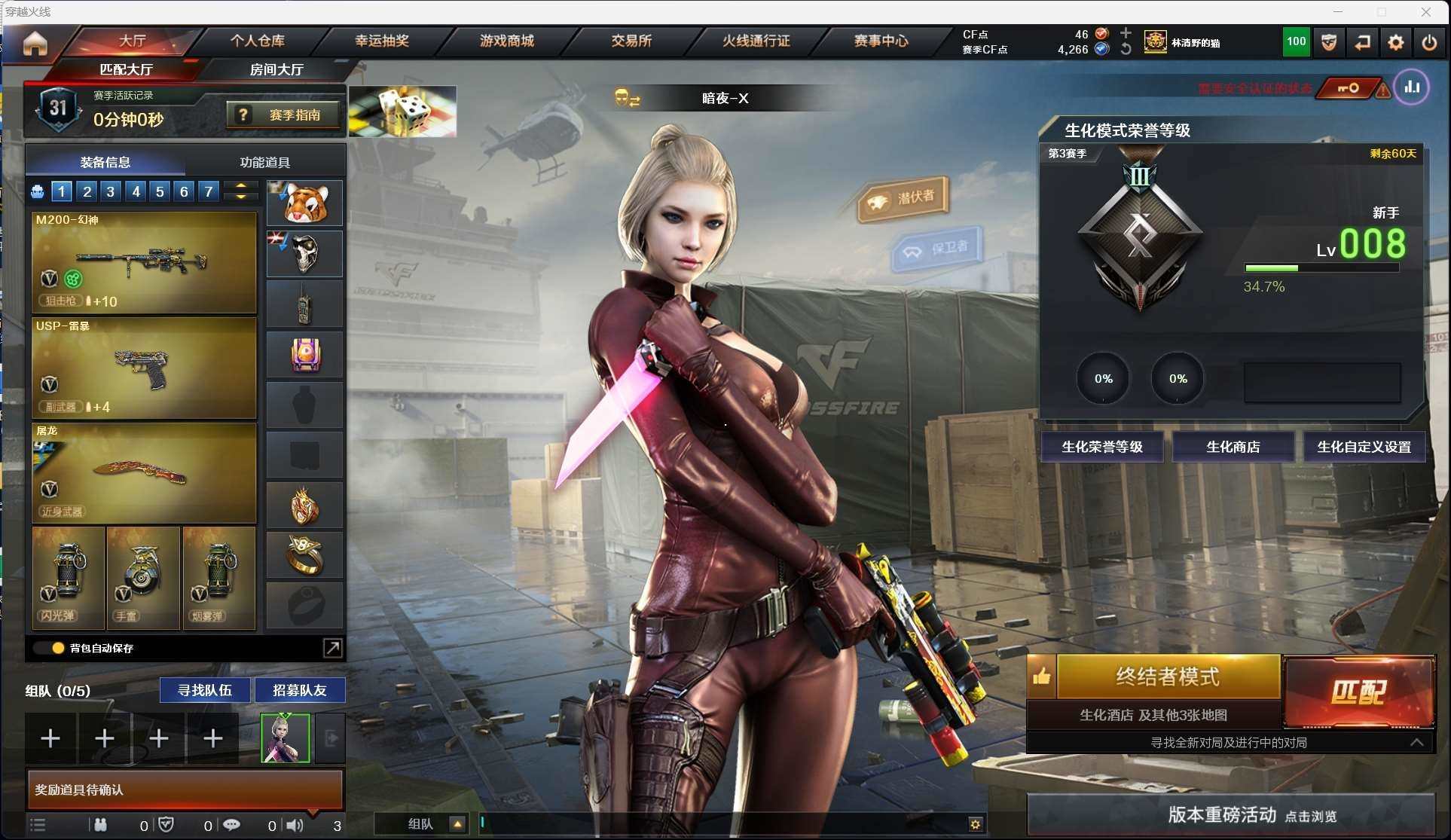Screen dimensions: 1451x840
Task: Switch to the 功能道具 items tab
Action: [264, 162]
